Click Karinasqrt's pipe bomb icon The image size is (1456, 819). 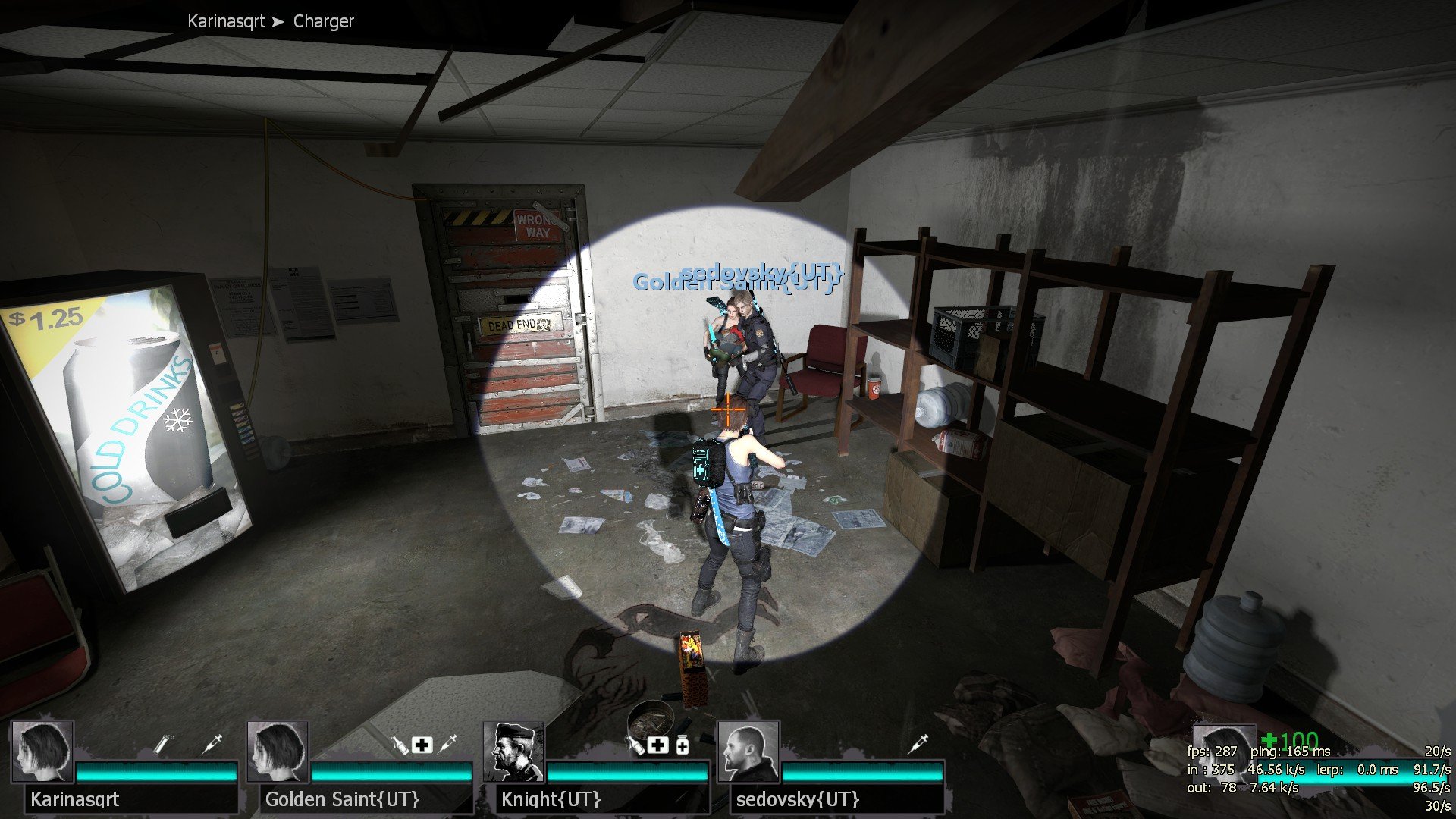162,744
